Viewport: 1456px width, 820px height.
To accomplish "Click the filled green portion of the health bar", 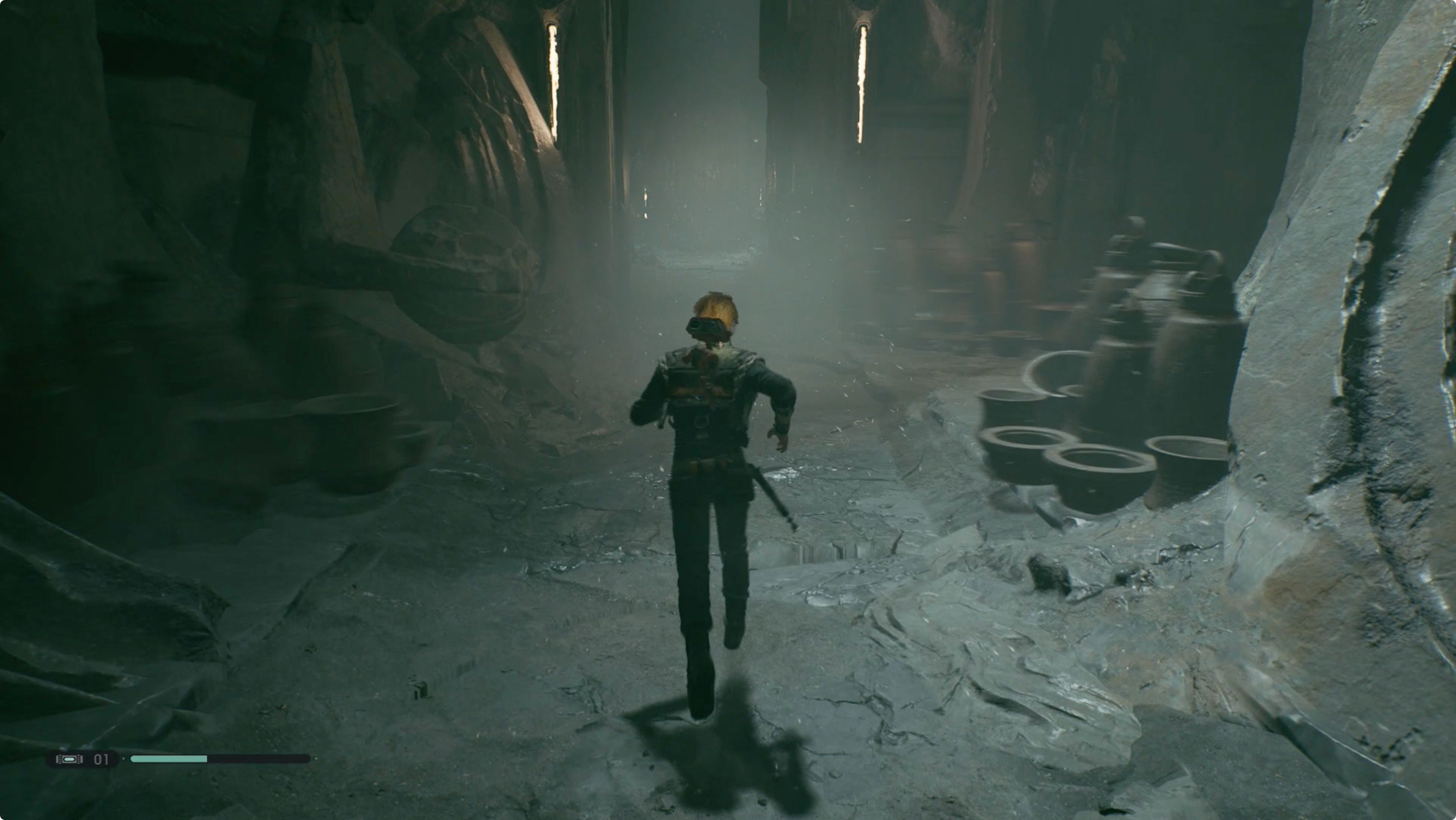I will point(169,758).
